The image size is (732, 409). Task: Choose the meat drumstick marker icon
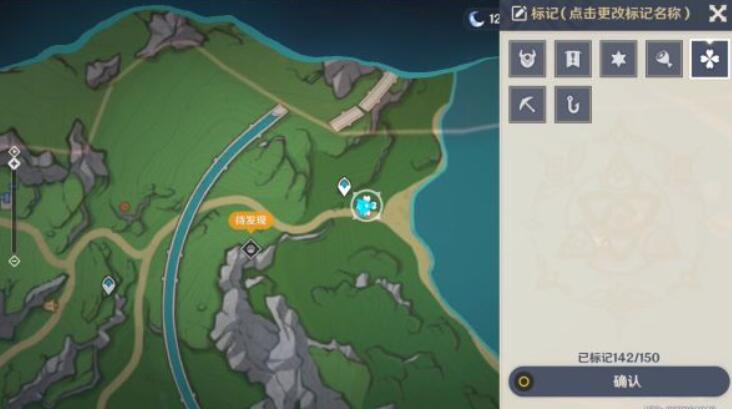click(x=664, y=59)
